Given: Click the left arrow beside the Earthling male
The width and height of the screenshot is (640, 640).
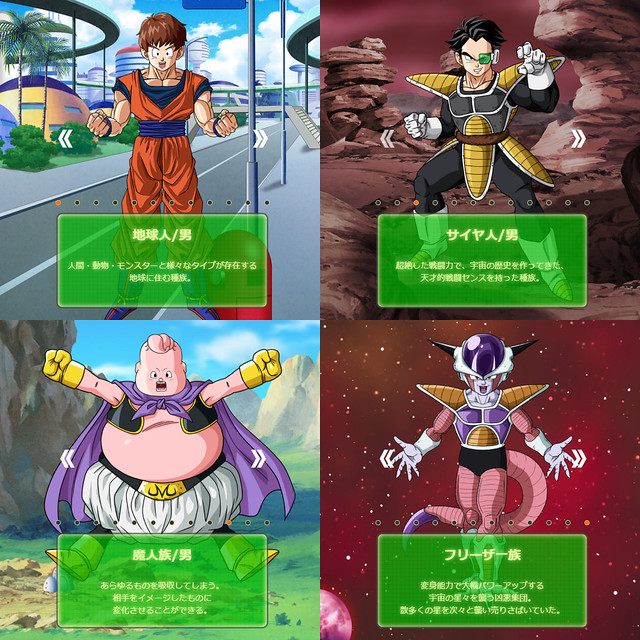Looking at the screenshot, I should tap(68, 138).
